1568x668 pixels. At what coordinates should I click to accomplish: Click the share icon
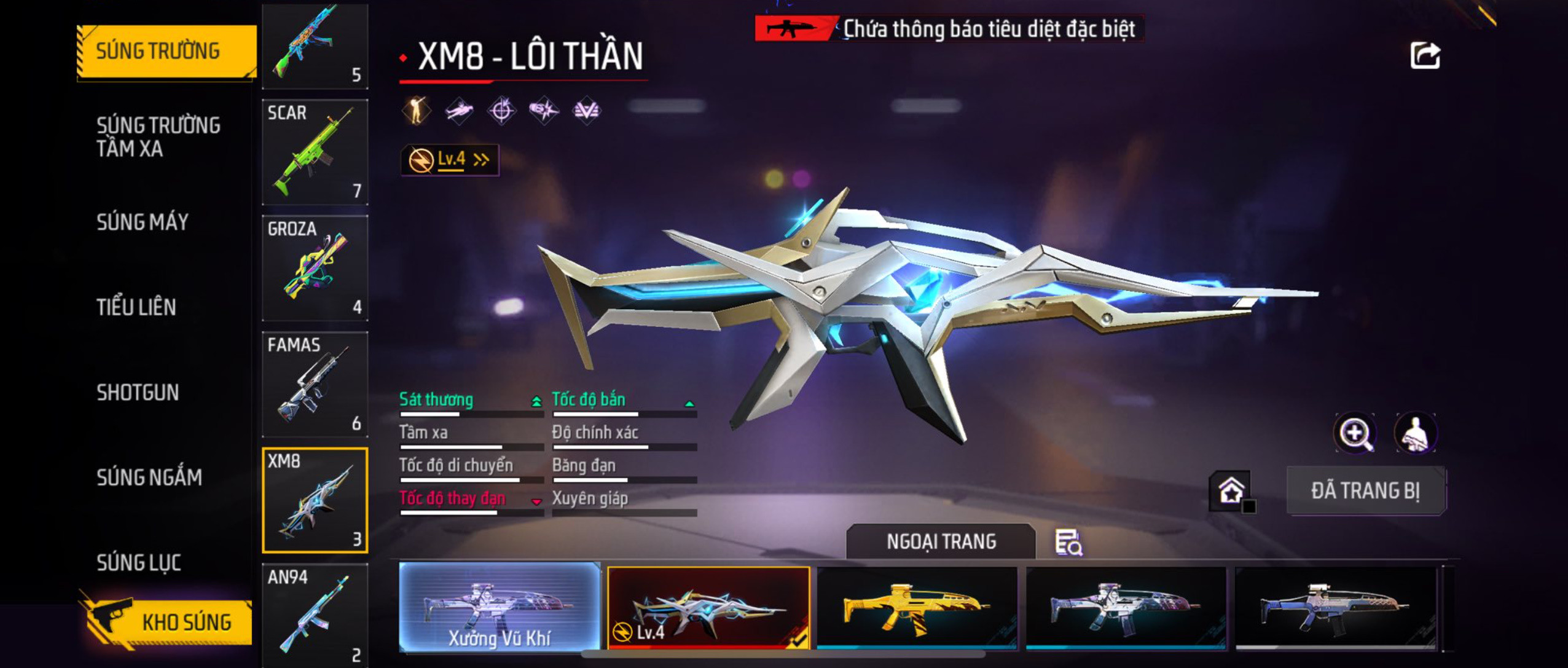pyautogui.click(x=1424, y=56)
